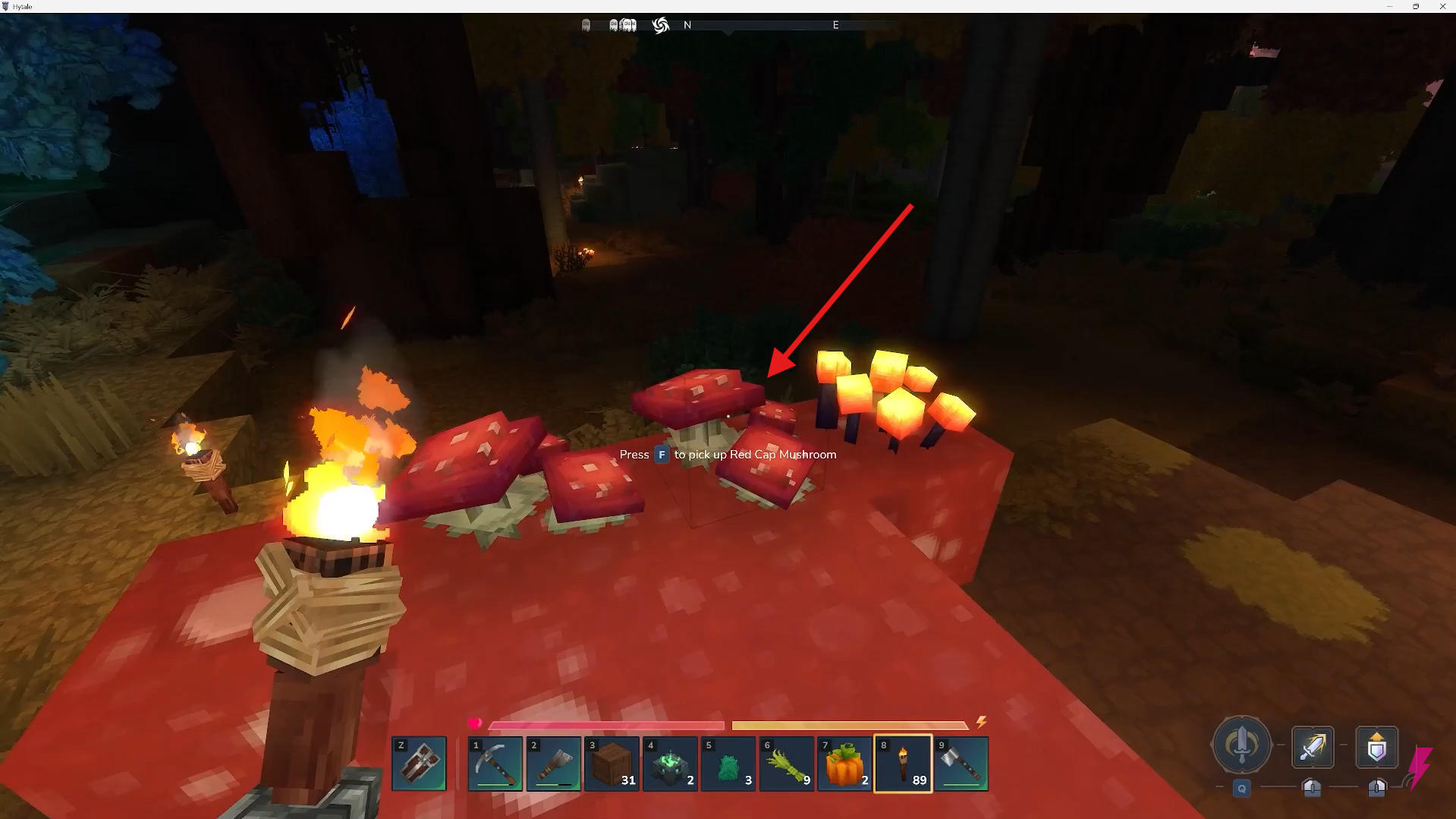Screen dimensions: 1456x819
Task: Select the green shrub in hotbar slot 5
Action: click(728, 764)
